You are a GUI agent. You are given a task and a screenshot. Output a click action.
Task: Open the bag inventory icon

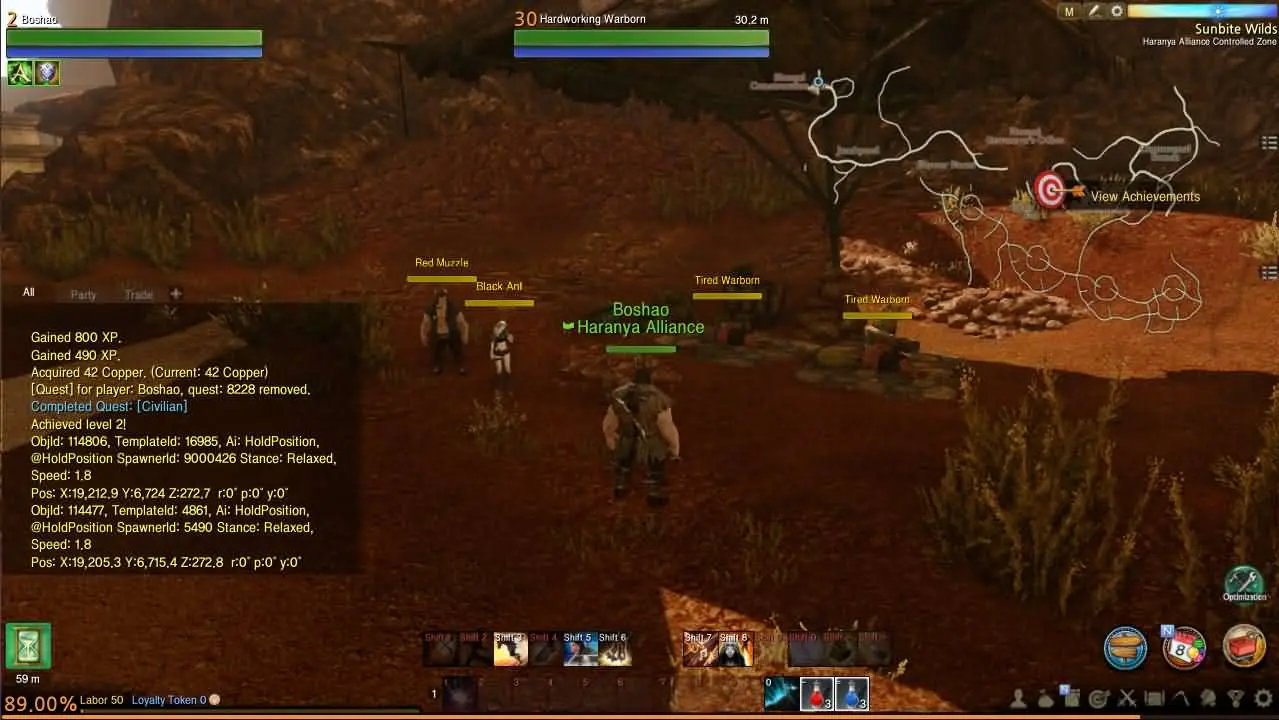(1046, 699)
